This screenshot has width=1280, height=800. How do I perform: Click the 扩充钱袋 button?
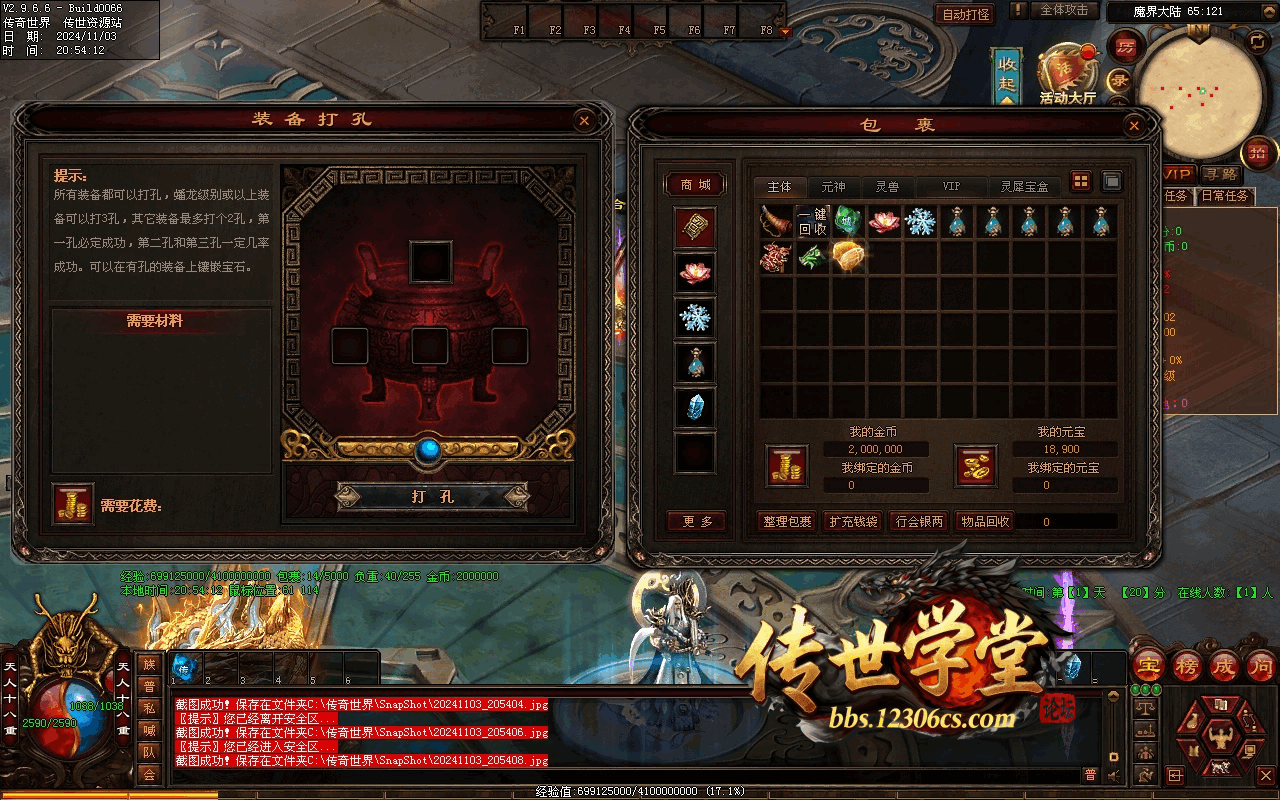click(x=853, y=521)
